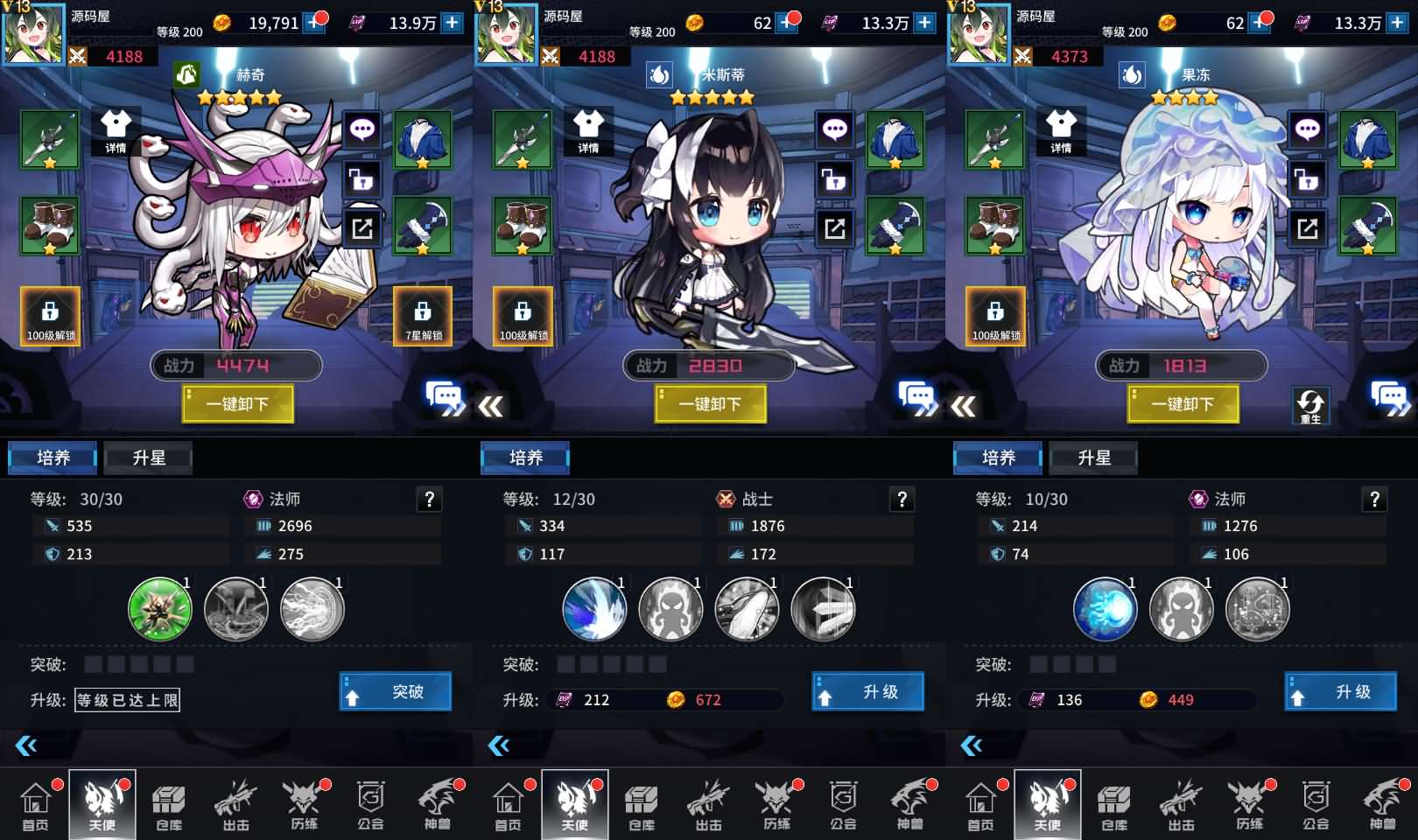Click 赫奇's weapon equipment slot
This screenshot has width=1418, height=840.
click(50, 140)
